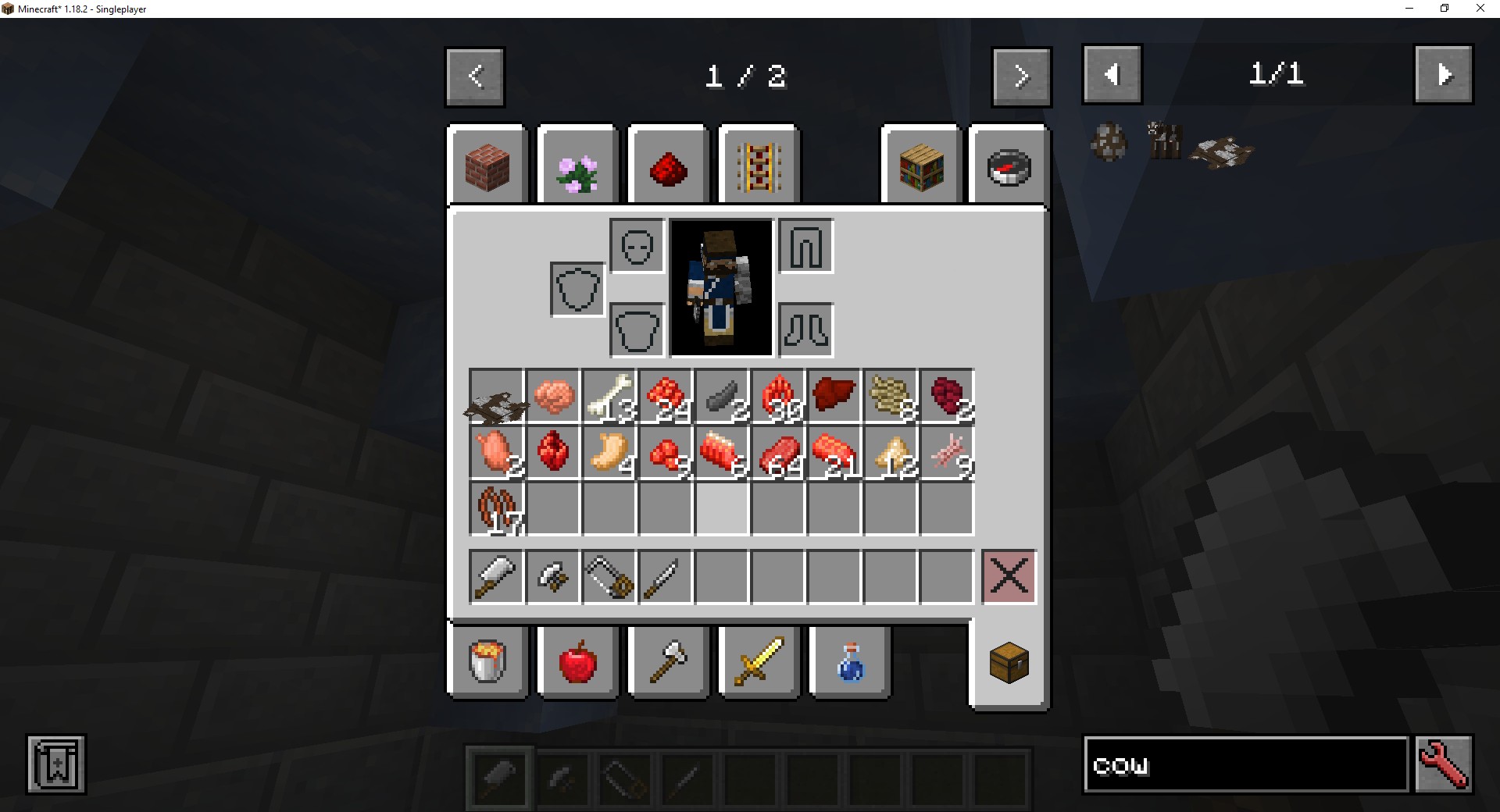Open the iron axe Tools tab
The height and width of the screenshot is (812, 1500).
(668, 661)
